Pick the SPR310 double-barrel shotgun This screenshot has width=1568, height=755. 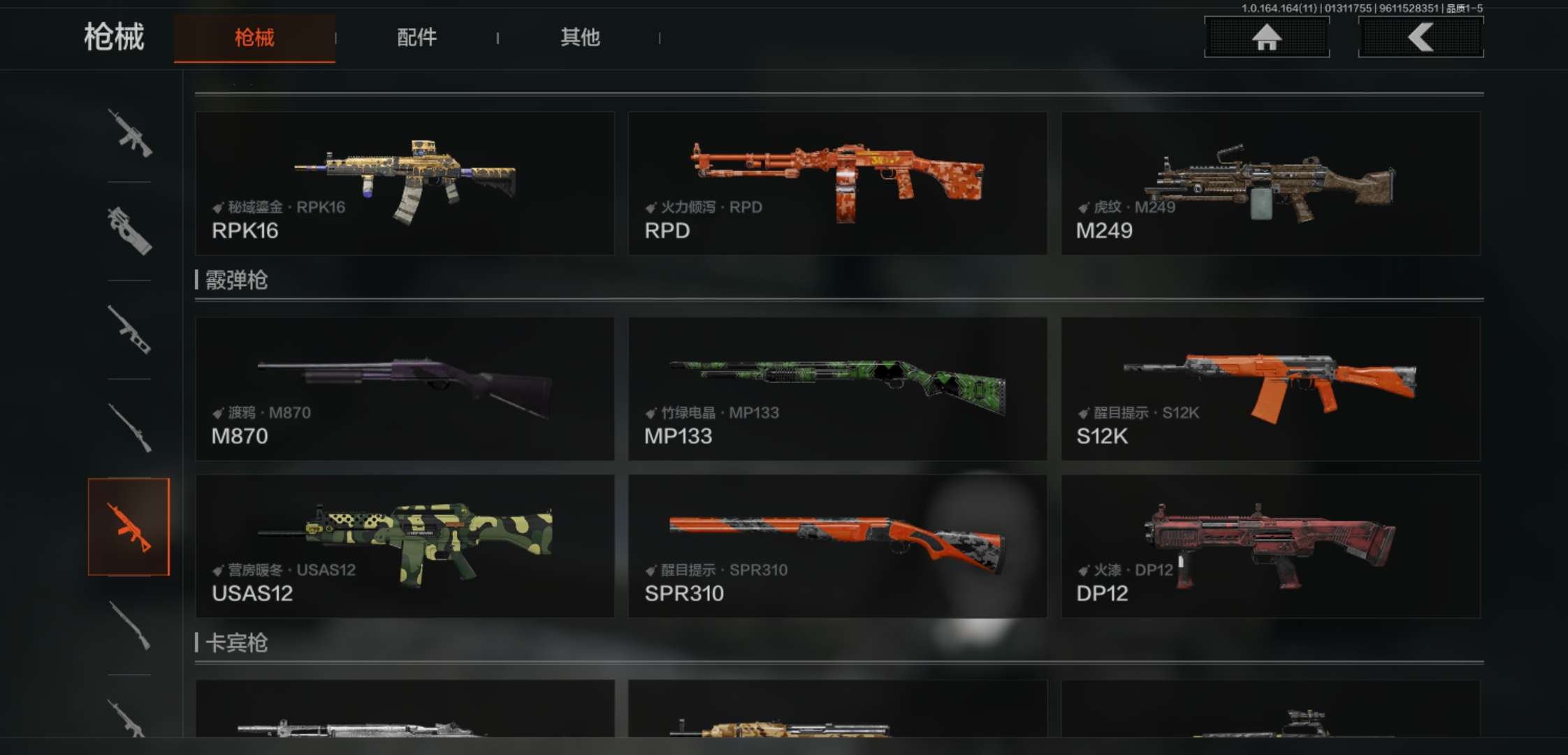click(837, 546)
